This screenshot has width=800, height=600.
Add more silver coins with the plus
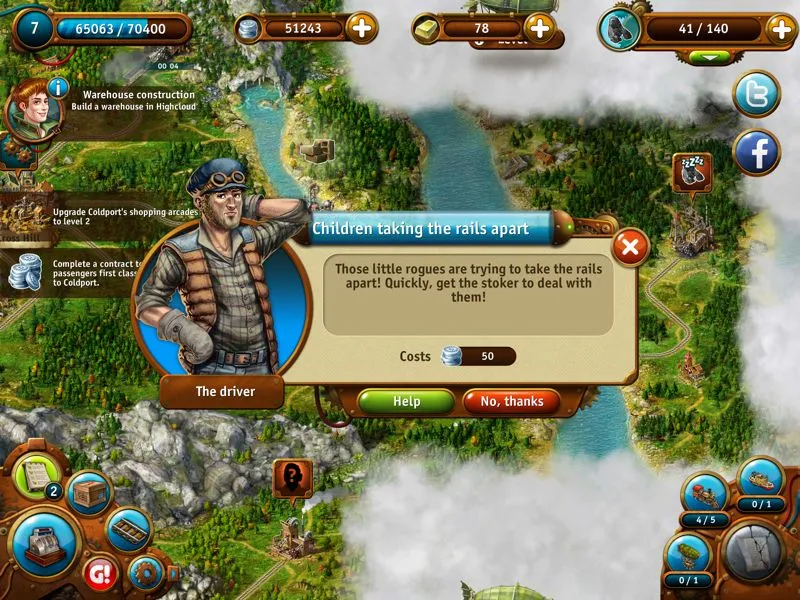tap(361, 28)
